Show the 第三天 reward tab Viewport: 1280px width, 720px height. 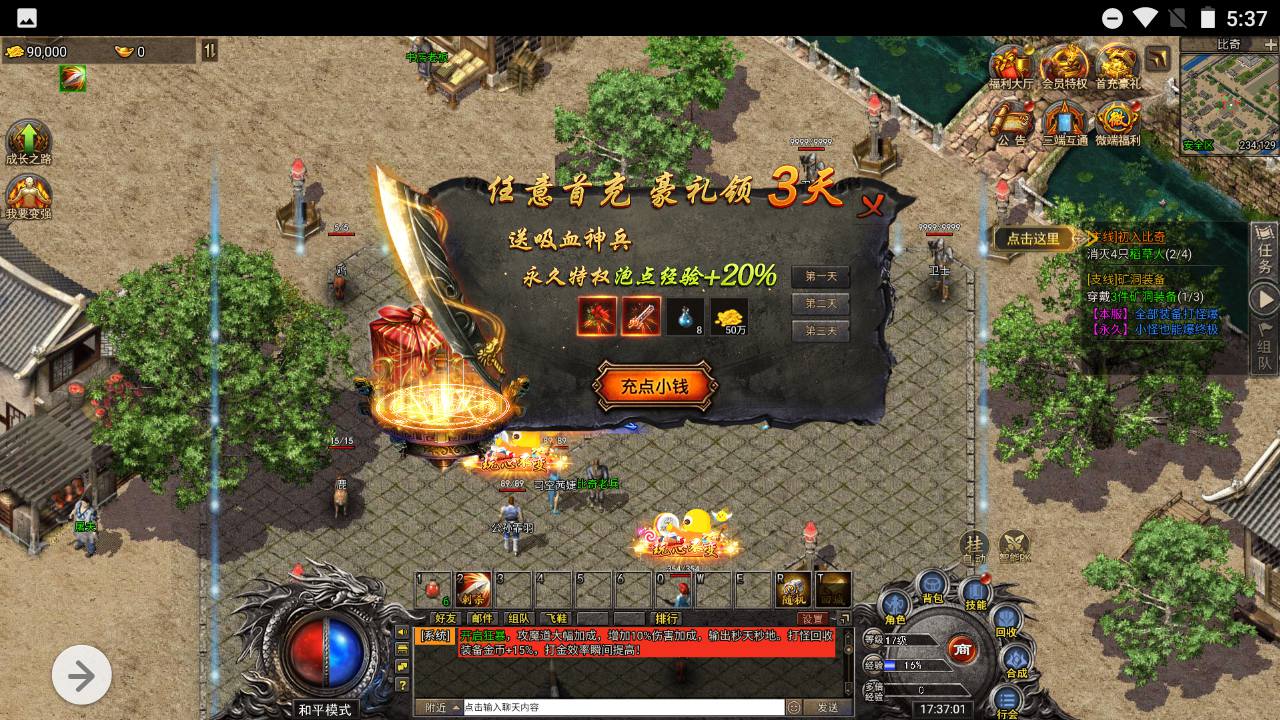820,330
